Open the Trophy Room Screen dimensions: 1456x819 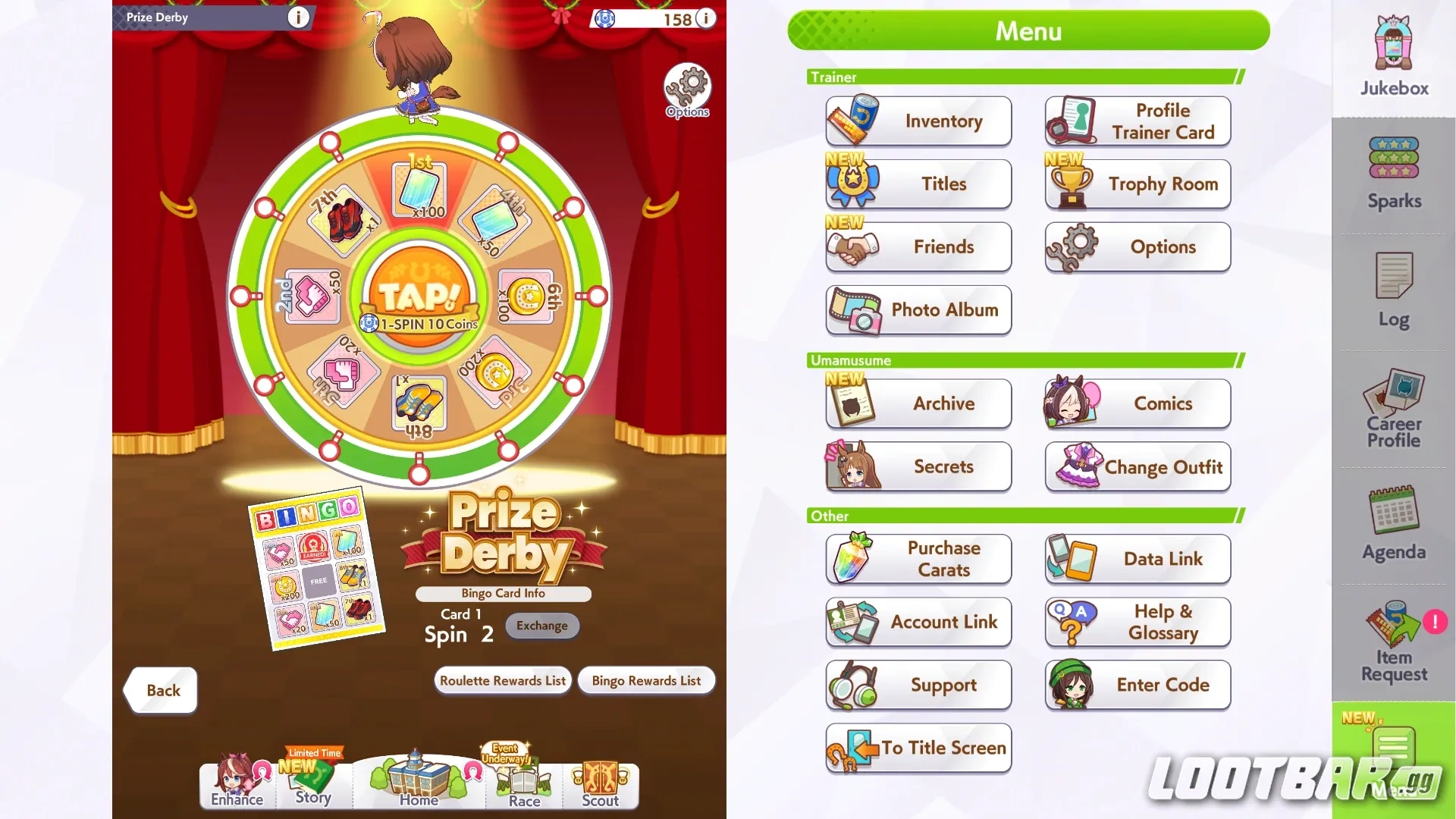1137,184
